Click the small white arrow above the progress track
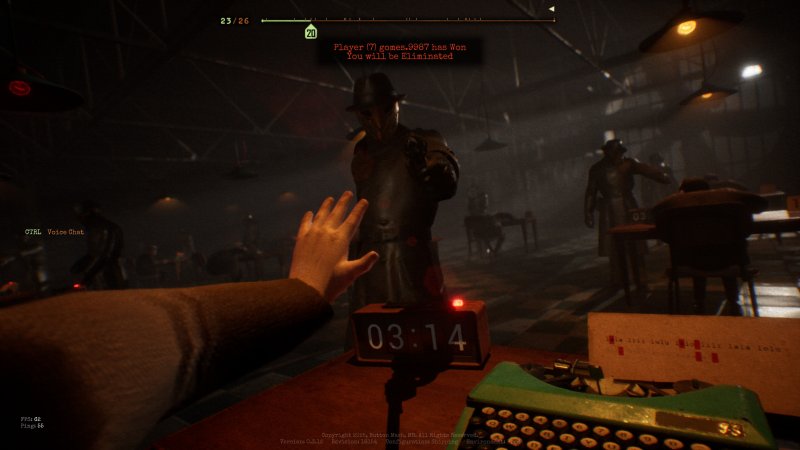Image resolution: width=800 pixels, height=450 pixels. coord(551,9)
